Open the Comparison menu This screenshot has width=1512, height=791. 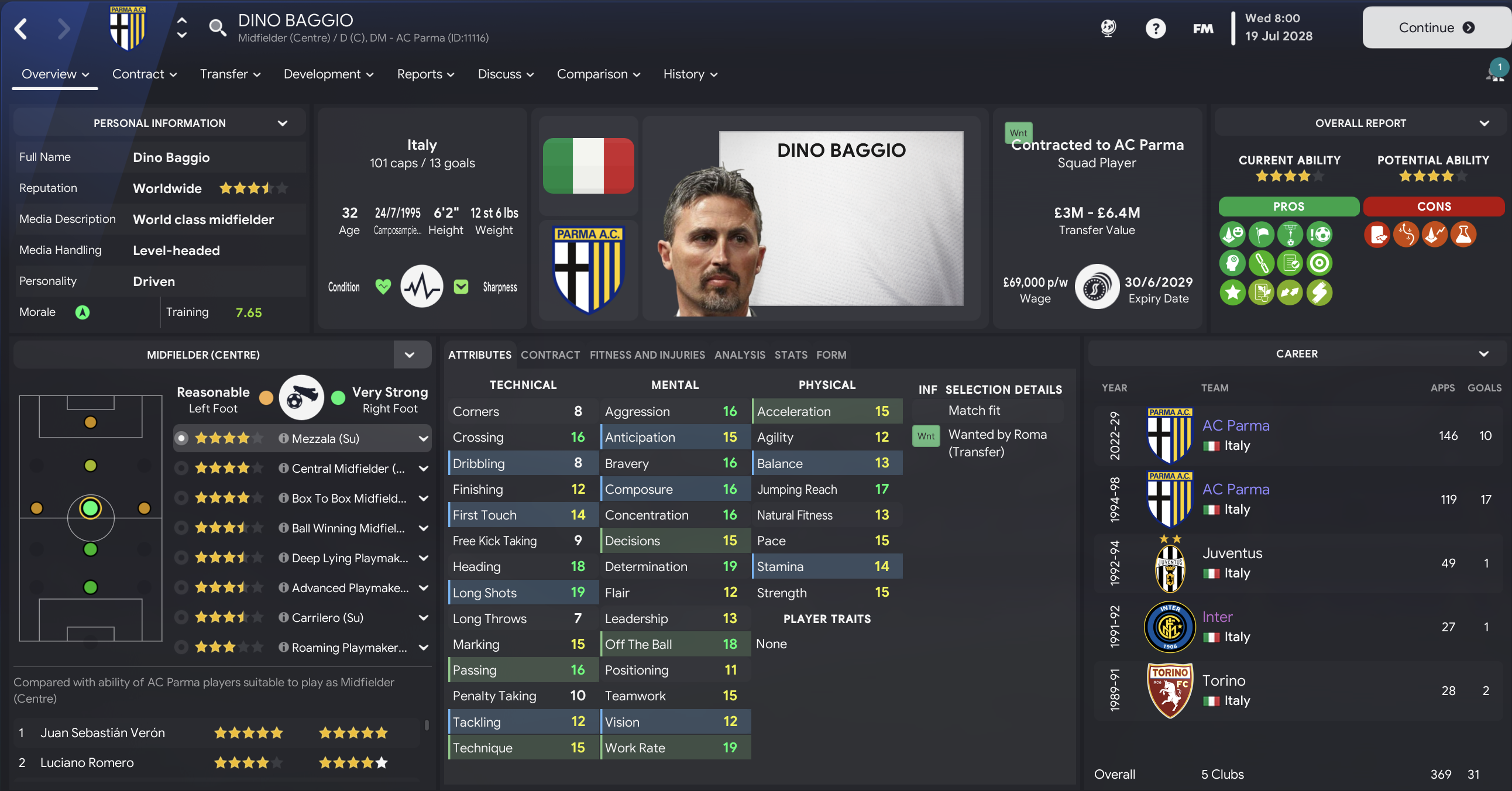(598, 74)
